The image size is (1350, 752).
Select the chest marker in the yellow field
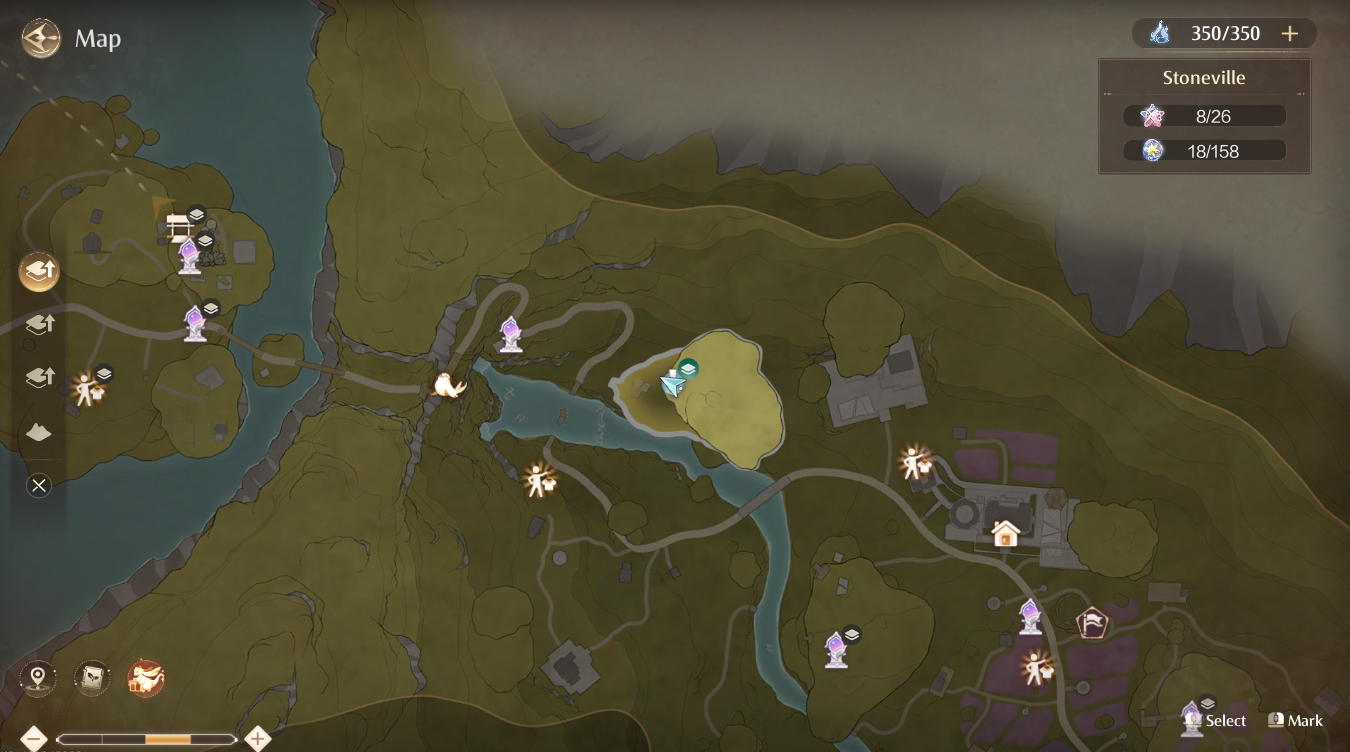(688, 368)
